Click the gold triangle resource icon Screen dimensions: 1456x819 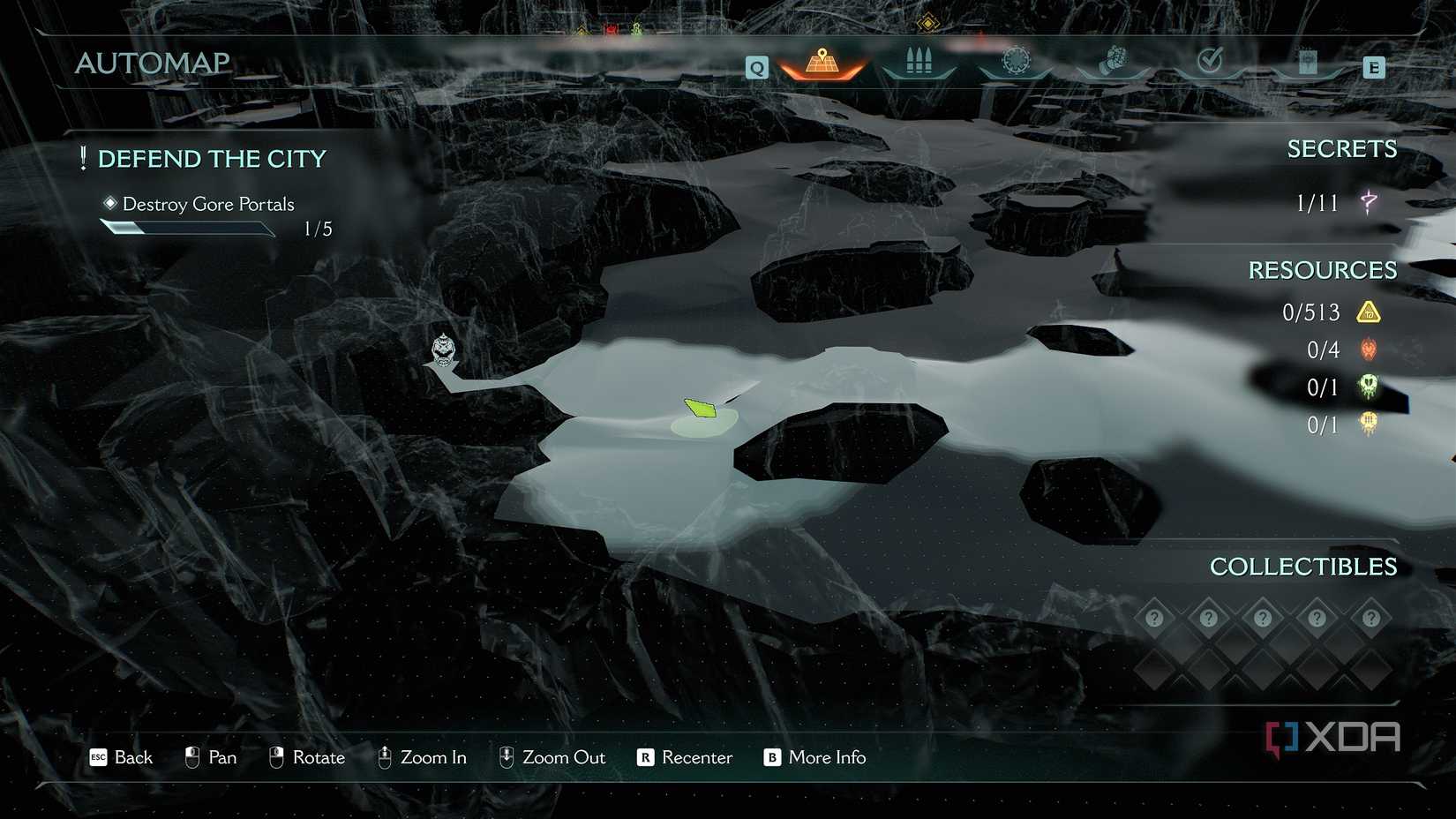pyautogui.click(x=1368, y=312)
